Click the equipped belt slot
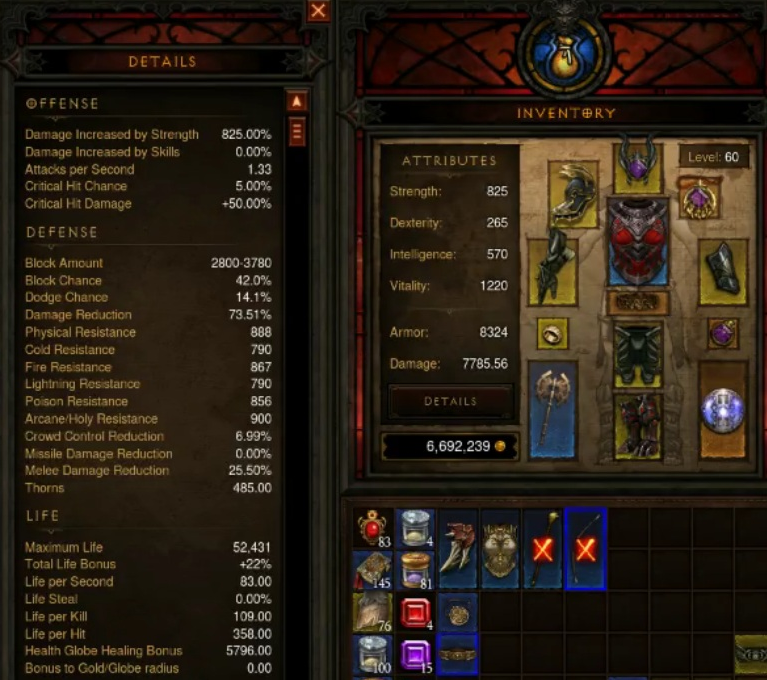The height and width of the screenshot is (680, 767). coord(637,301)
